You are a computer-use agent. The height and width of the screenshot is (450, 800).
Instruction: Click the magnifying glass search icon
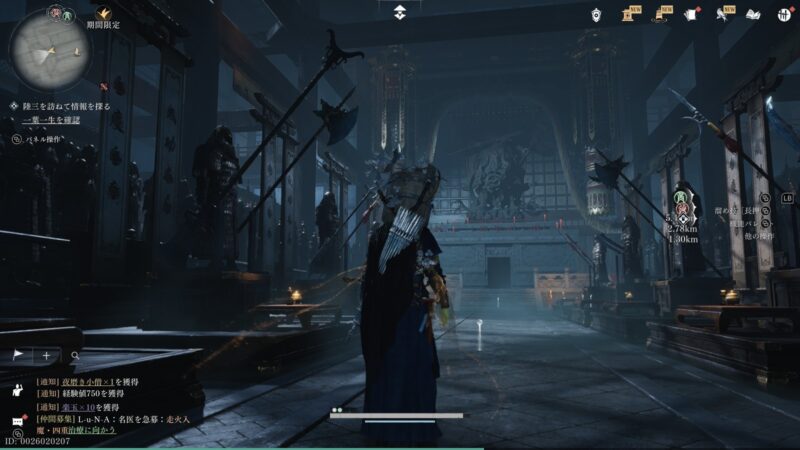[x=74, y=355]
